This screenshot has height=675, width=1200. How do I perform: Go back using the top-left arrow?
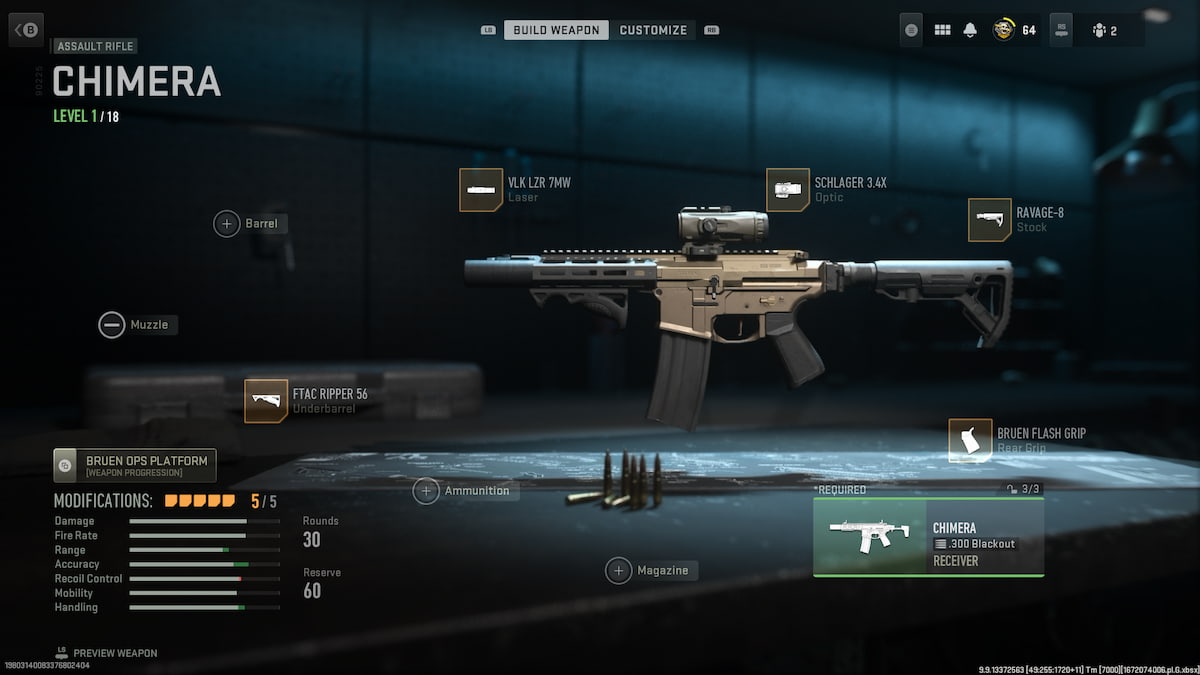25,30
